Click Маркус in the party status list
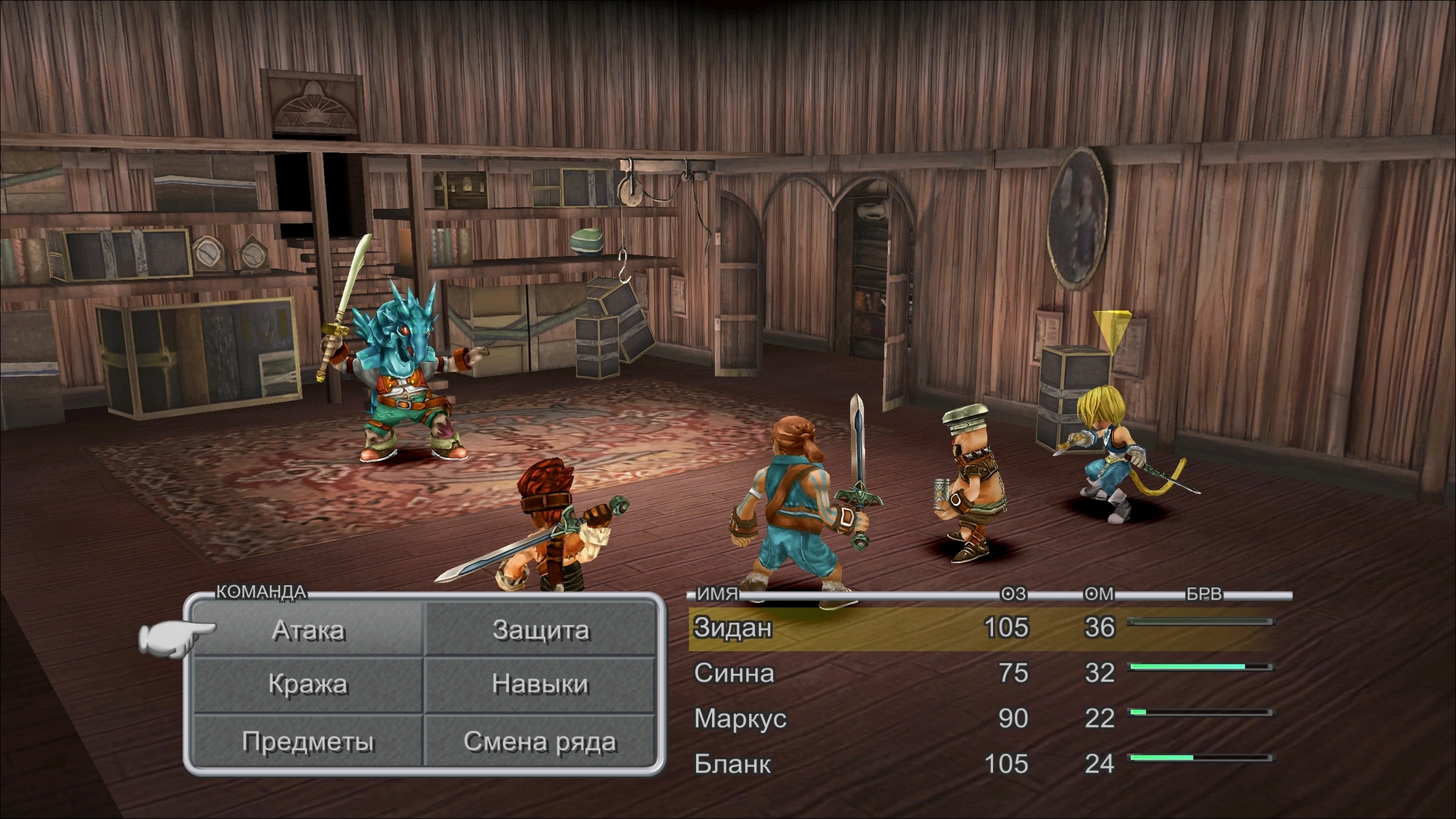The height and width of the screenshot is (819, 1456). pos(740,718)
